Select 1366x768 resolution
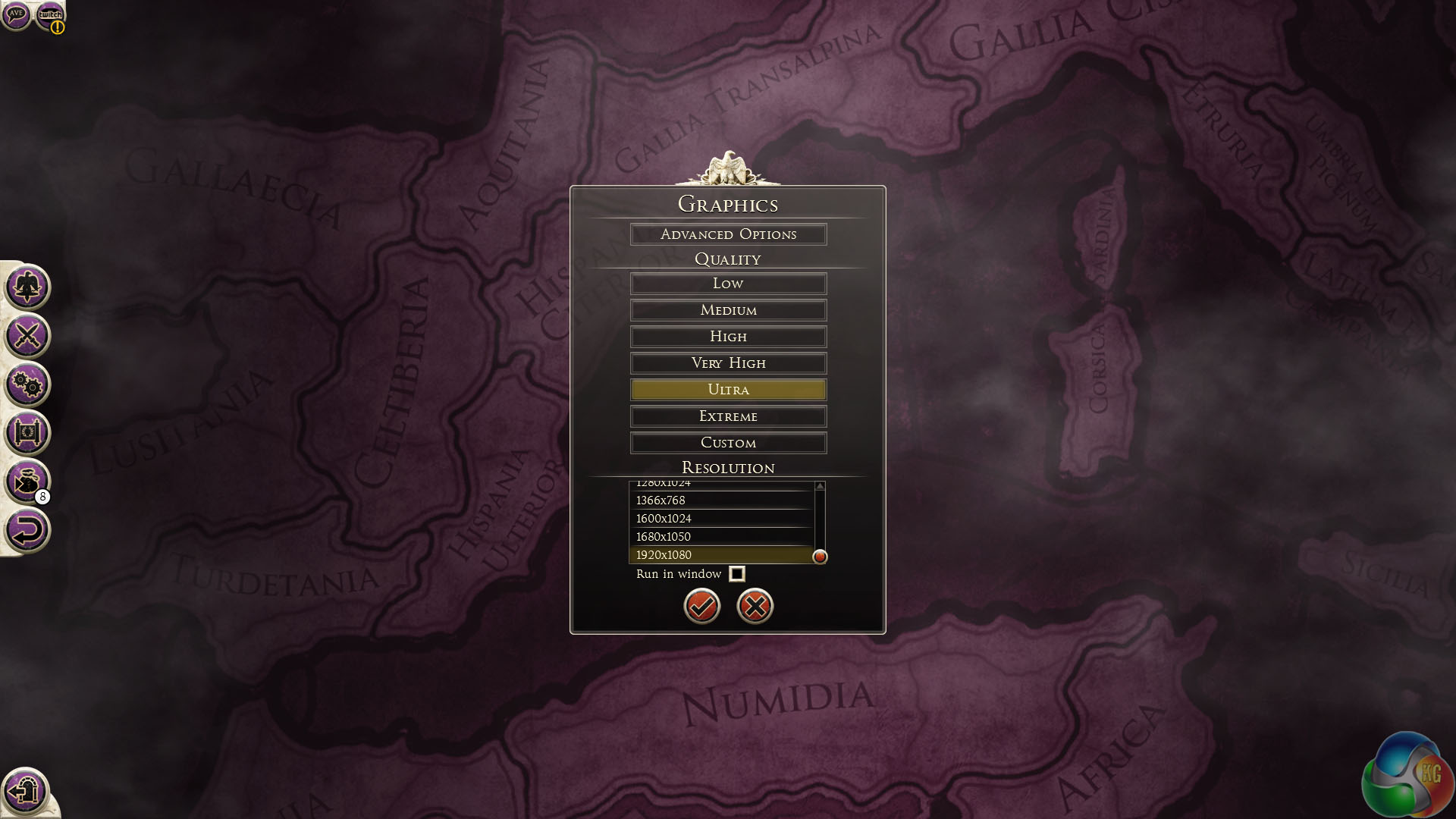1456x819 pixels. [720, 500]
